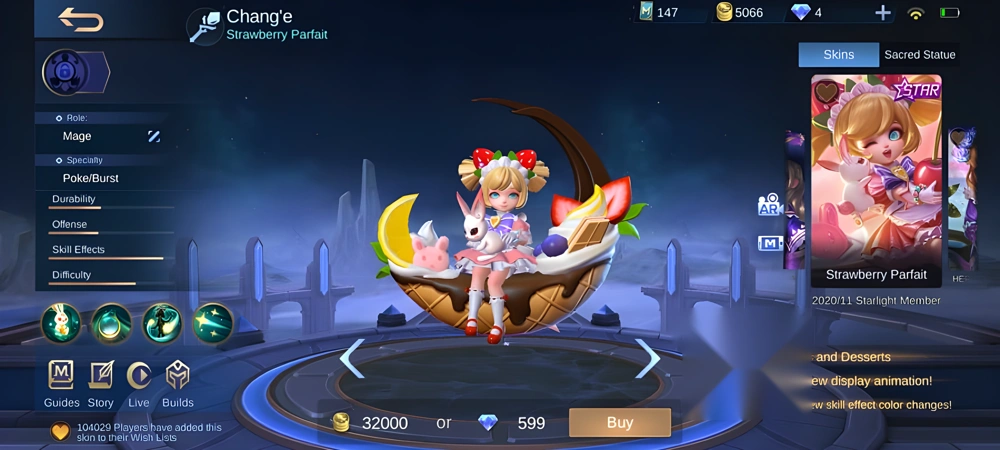The height and width of the screenshot is (450, 1000).
Task: Switch to the Skins tab
Action: coord(838,55)
